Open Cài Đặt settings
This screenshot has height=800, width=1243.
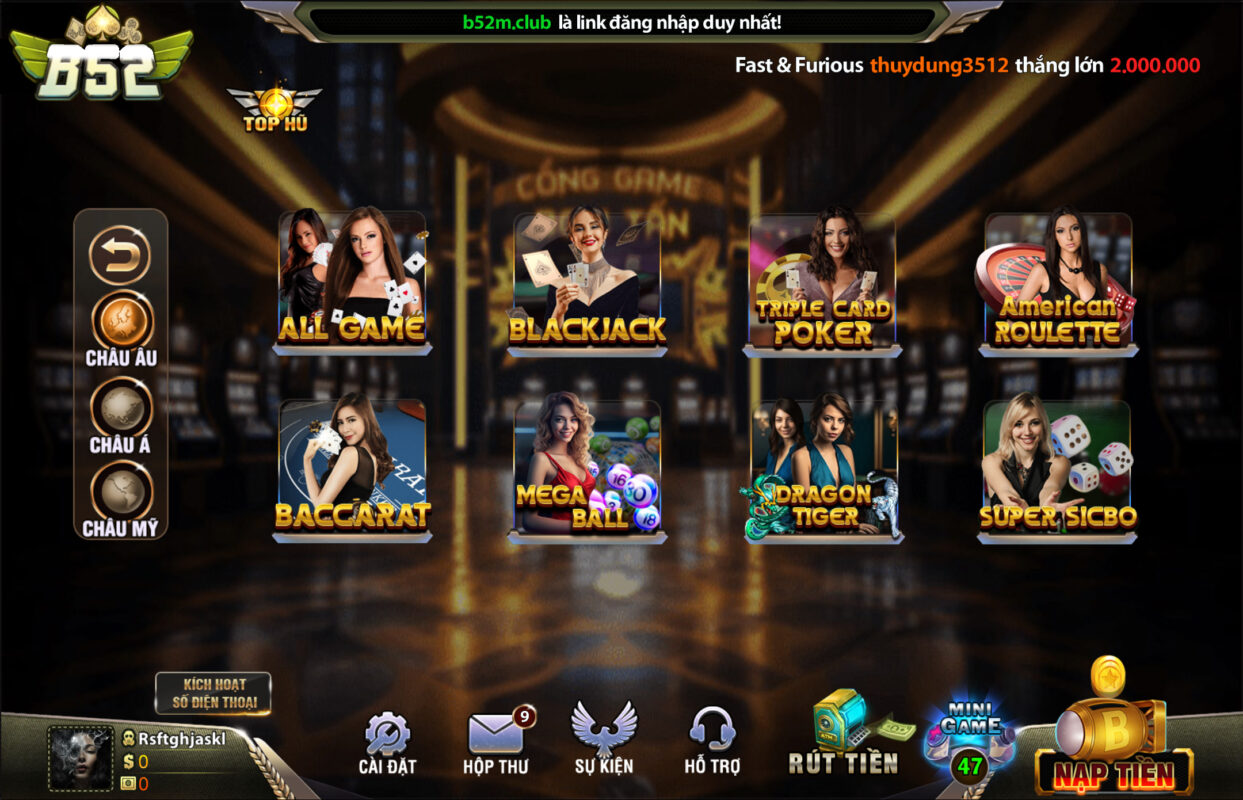[387, 744]
